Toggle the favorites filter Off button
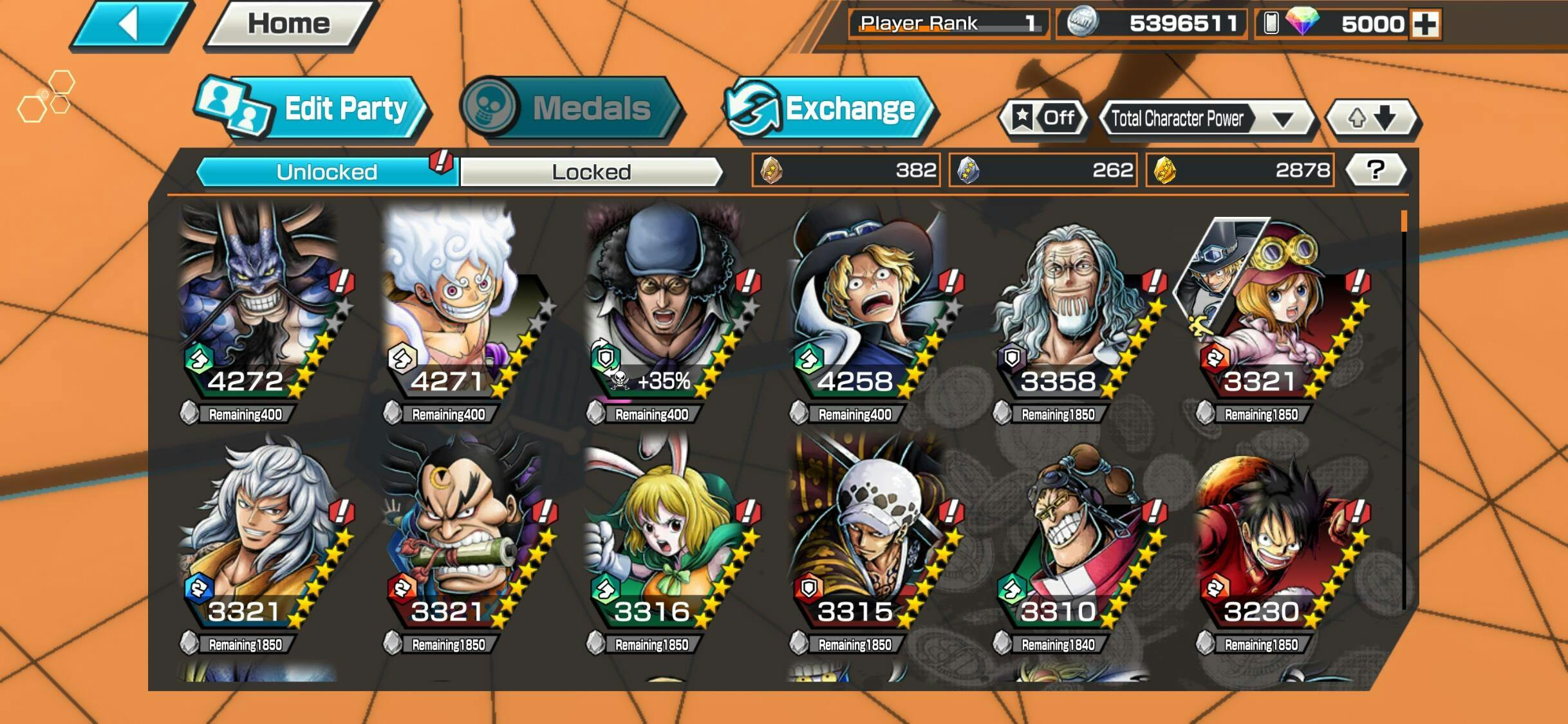 point(1044,118)
